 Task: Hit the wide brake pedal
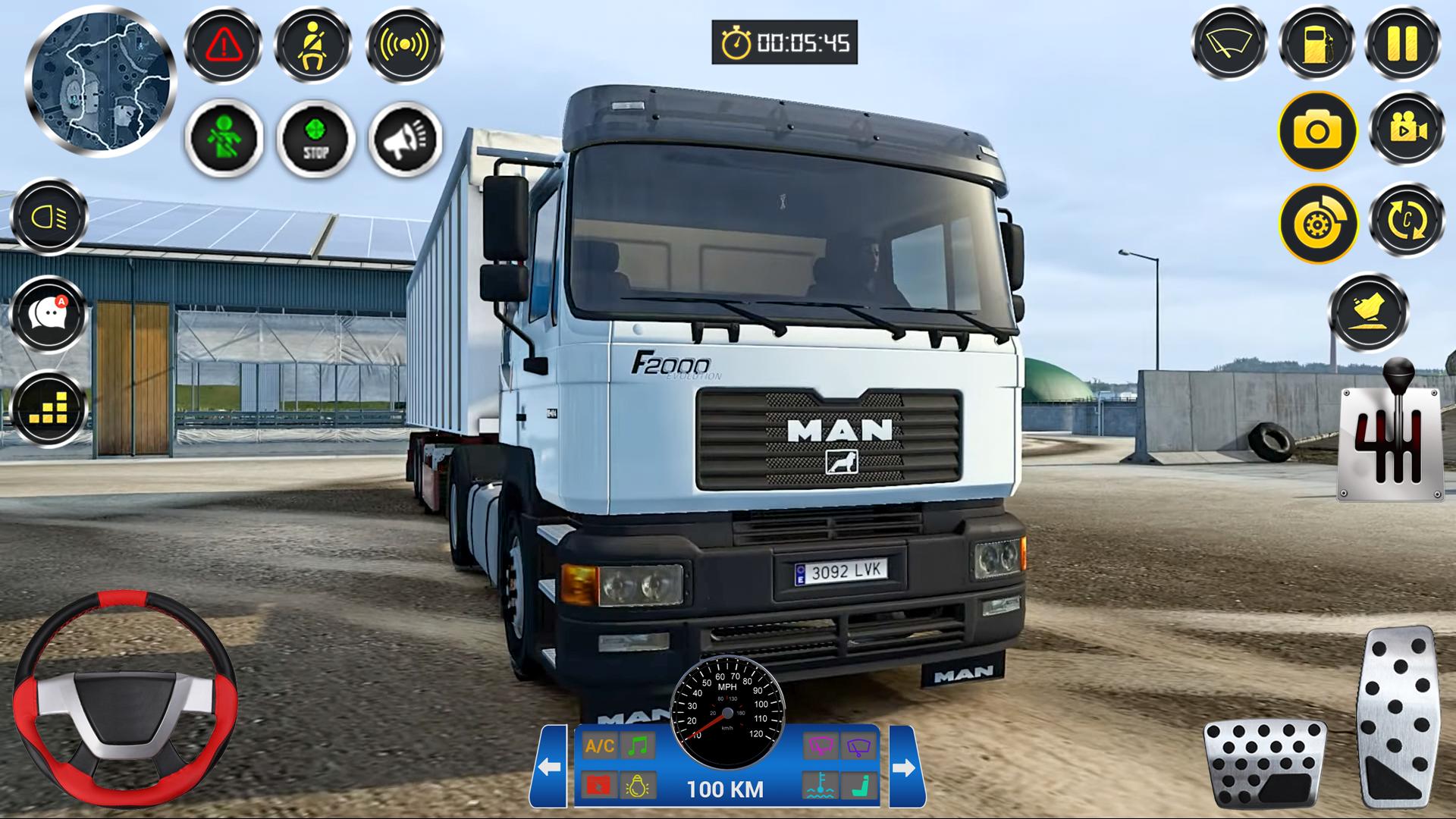pos(1265,763)
